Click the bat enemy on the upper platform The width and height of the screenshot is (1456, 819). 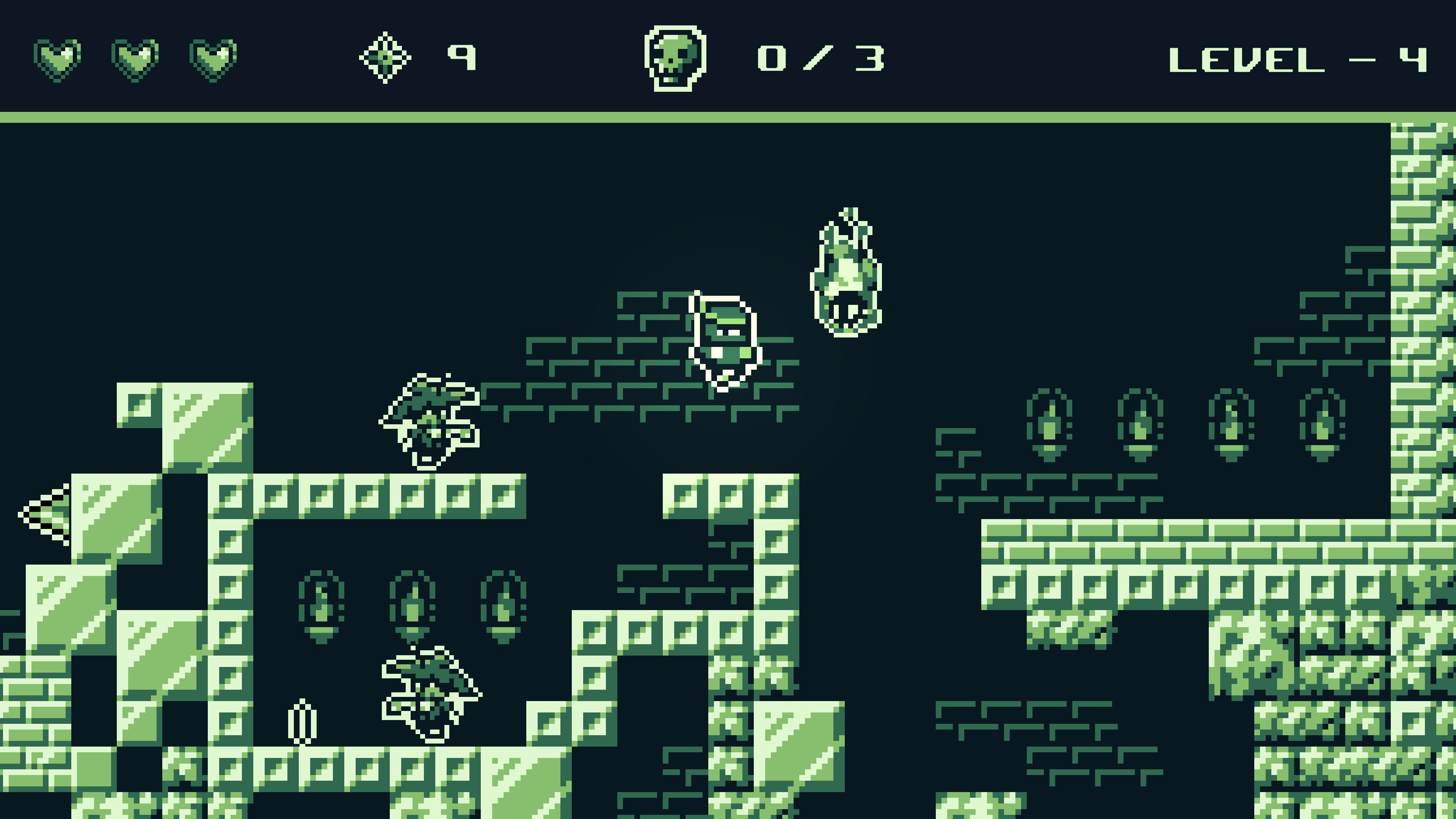click(x=431, y=418)
